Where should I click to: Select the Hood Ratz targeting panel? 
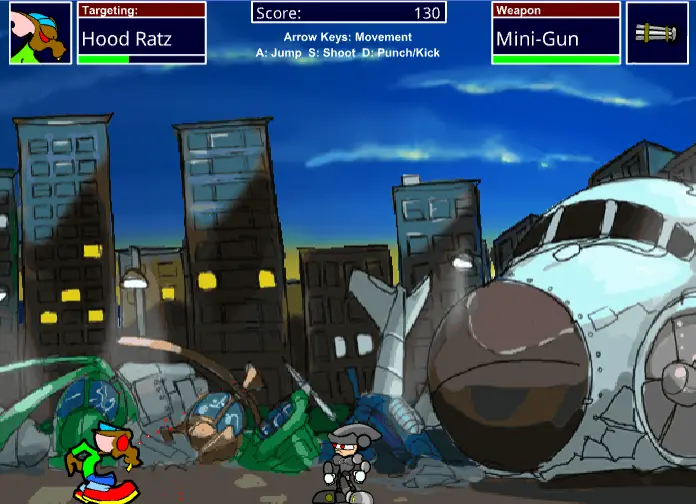[x=141, y=34]
